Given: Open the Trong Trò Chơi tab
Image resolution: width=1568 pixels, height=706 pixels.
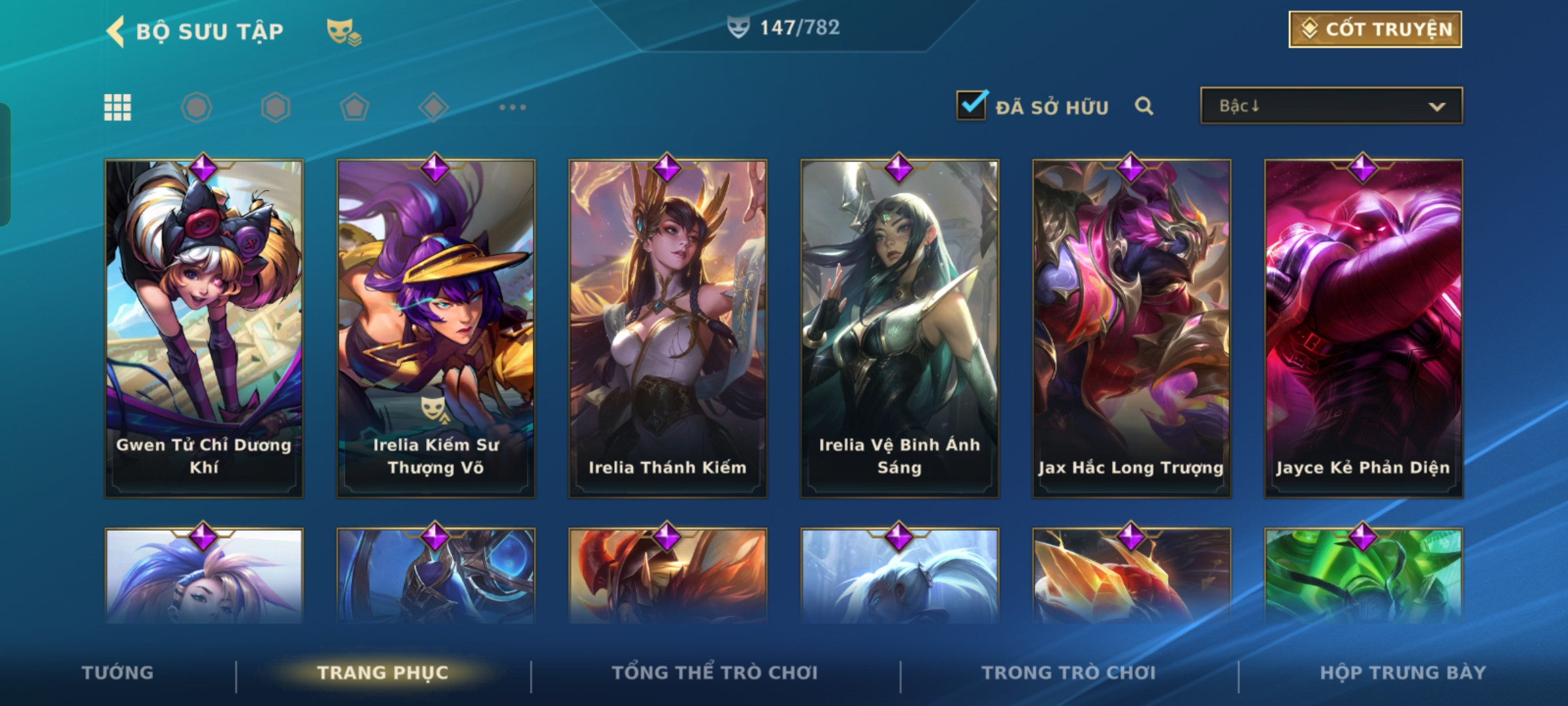Looking at the screenshot, I should click(1069, 673).
